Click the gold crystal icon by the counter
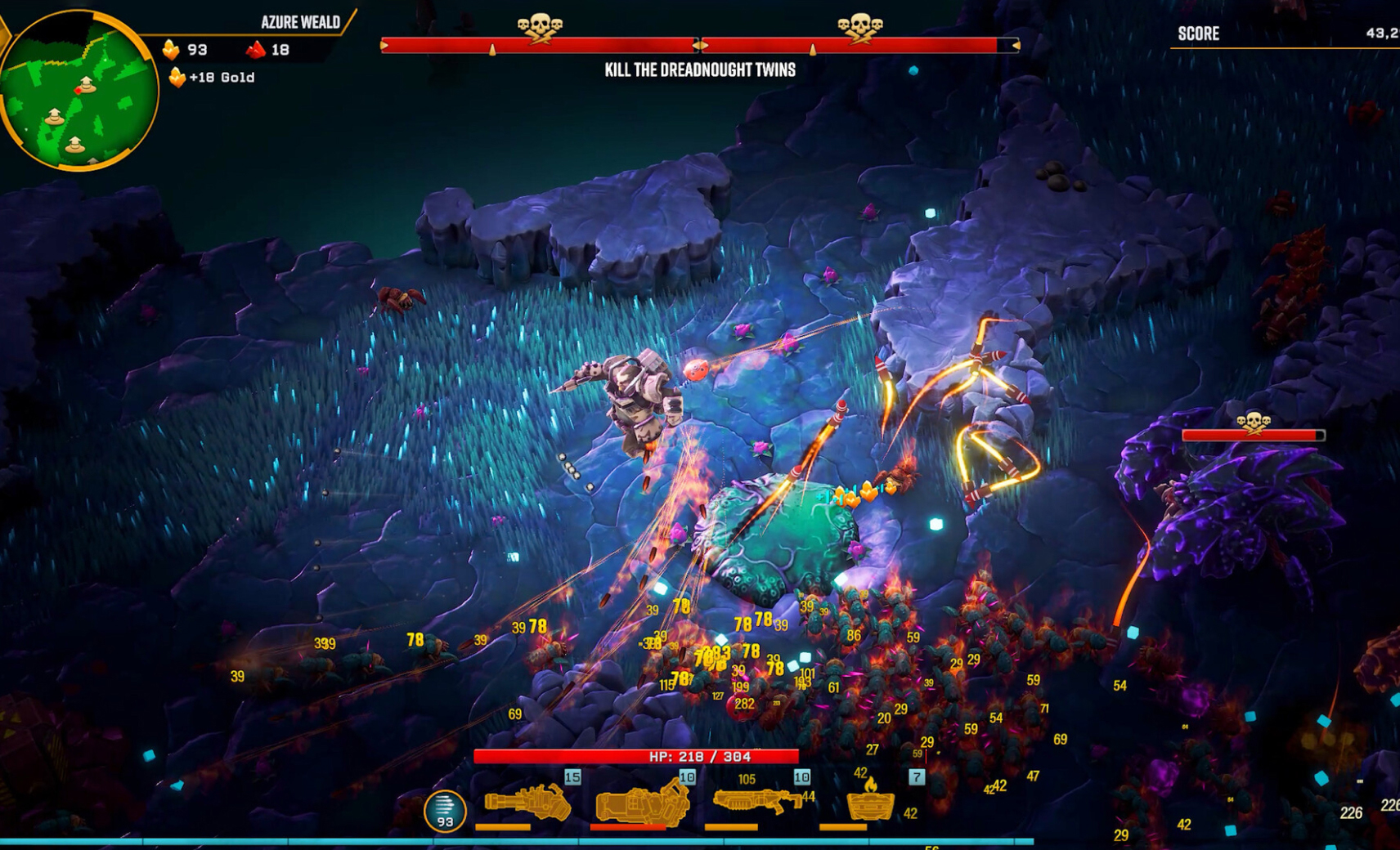Viewport: 1400px width, 850px height. (171, 49)
